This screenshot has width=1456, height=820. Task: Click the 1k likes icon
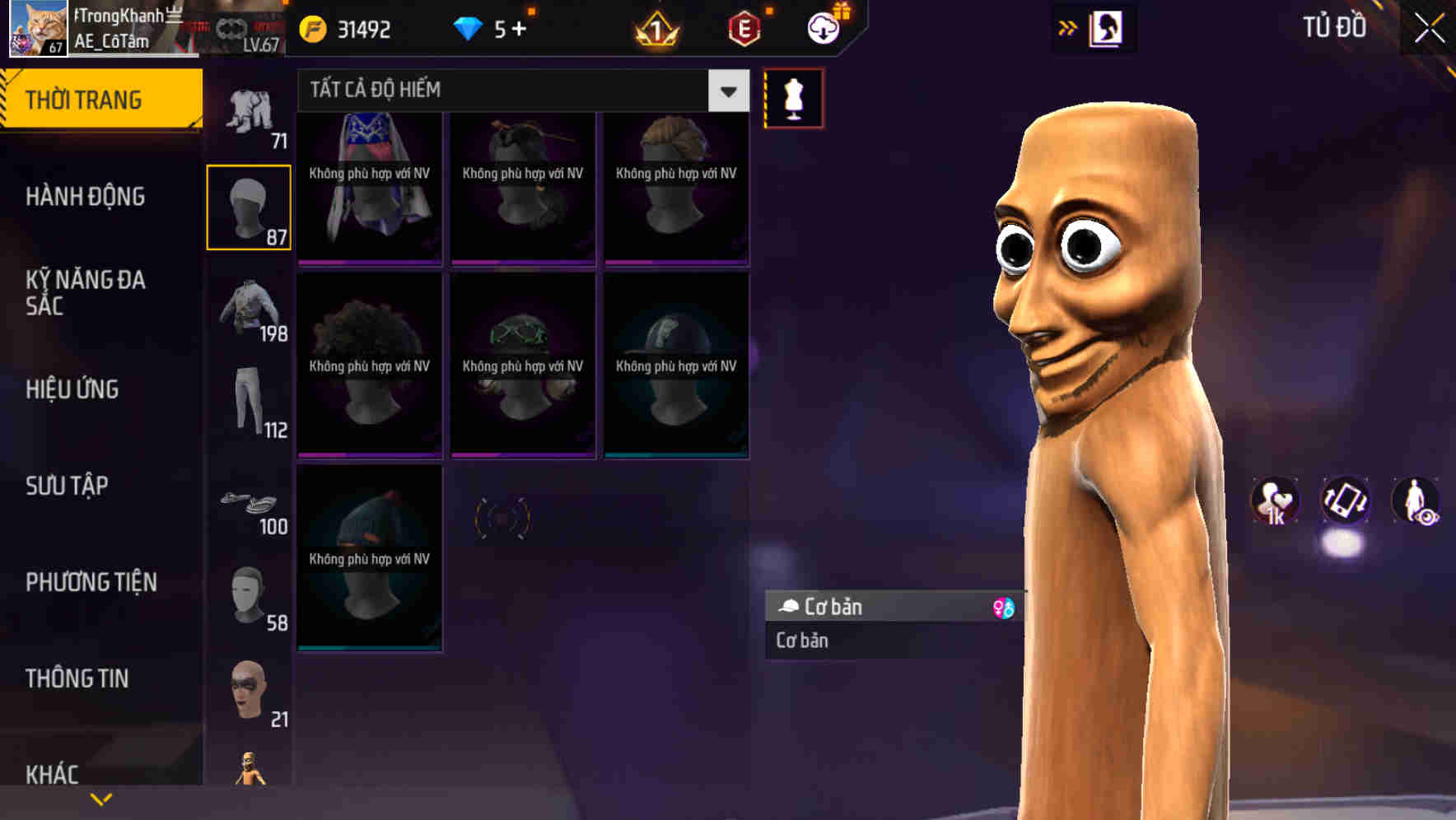tap(1275, 501)
